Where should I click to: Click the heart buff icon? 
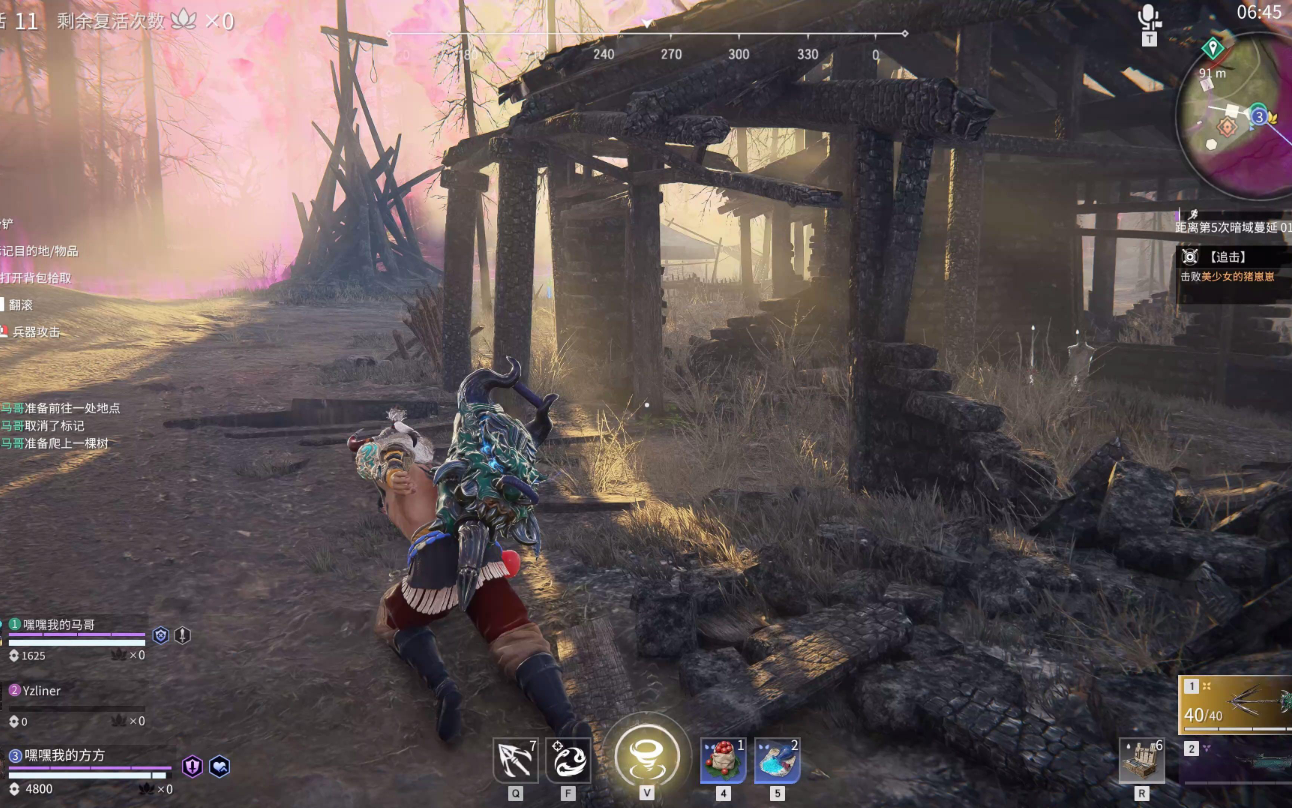pos(219,767)
